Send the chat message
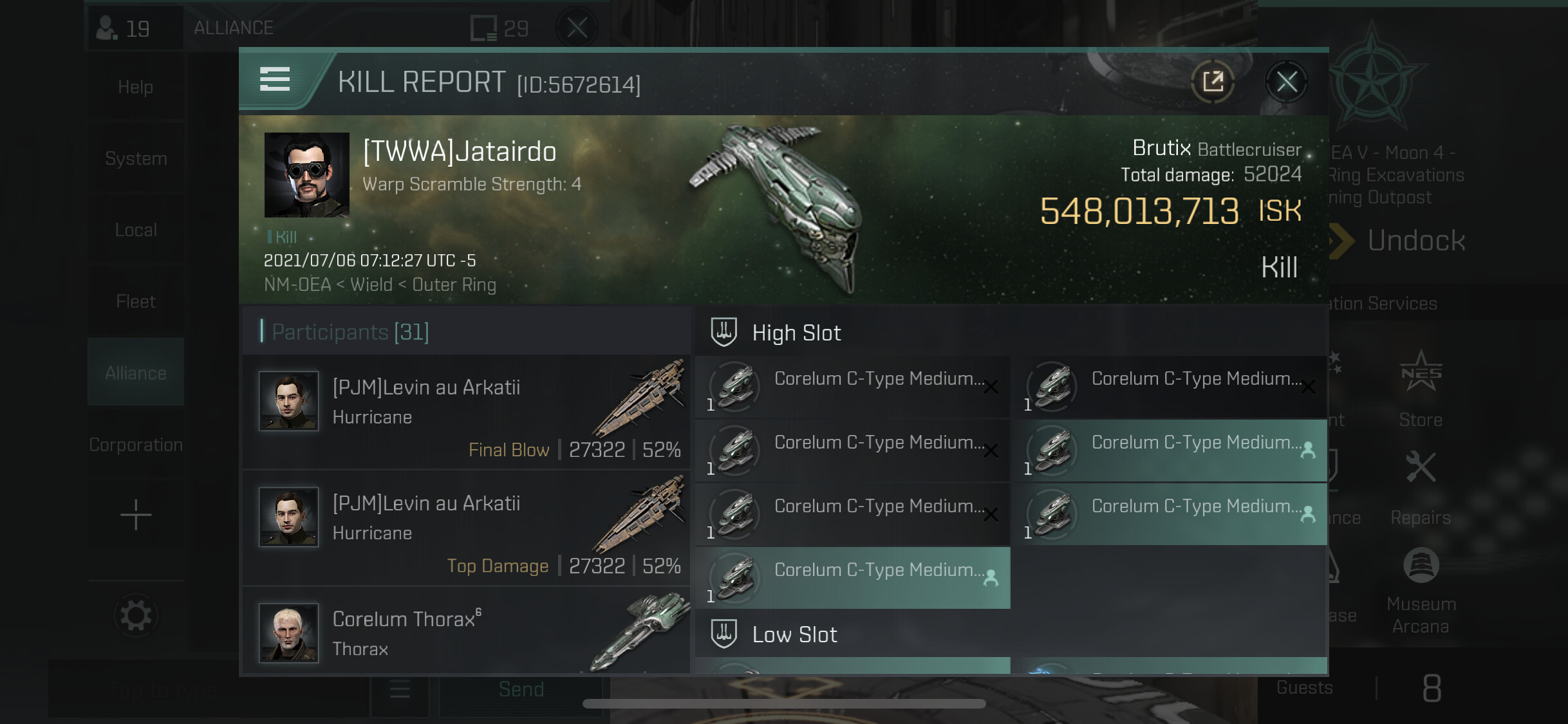 (x=521, y=689)
